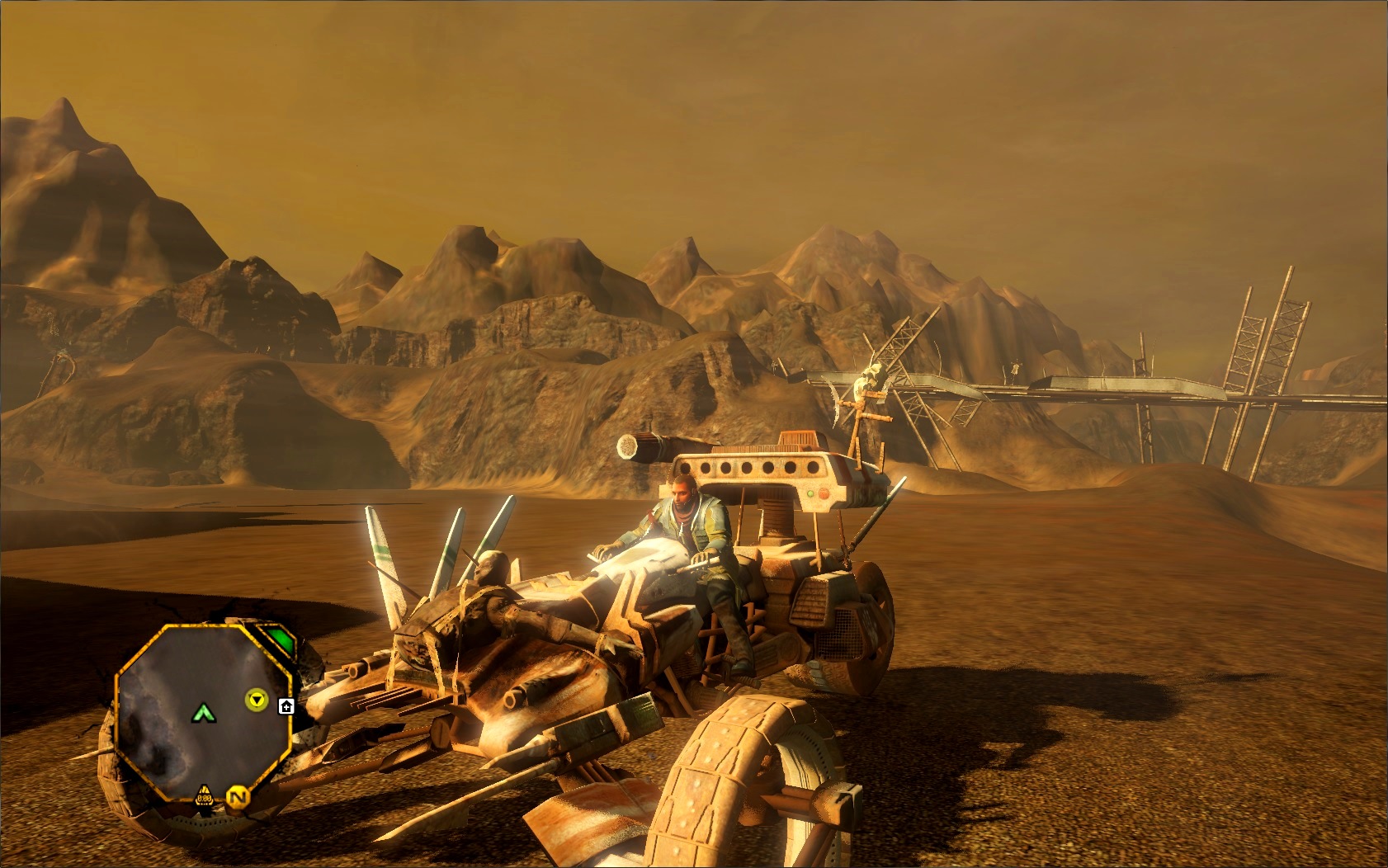Click the safehouse icon beside the minimap

(286, 705)
